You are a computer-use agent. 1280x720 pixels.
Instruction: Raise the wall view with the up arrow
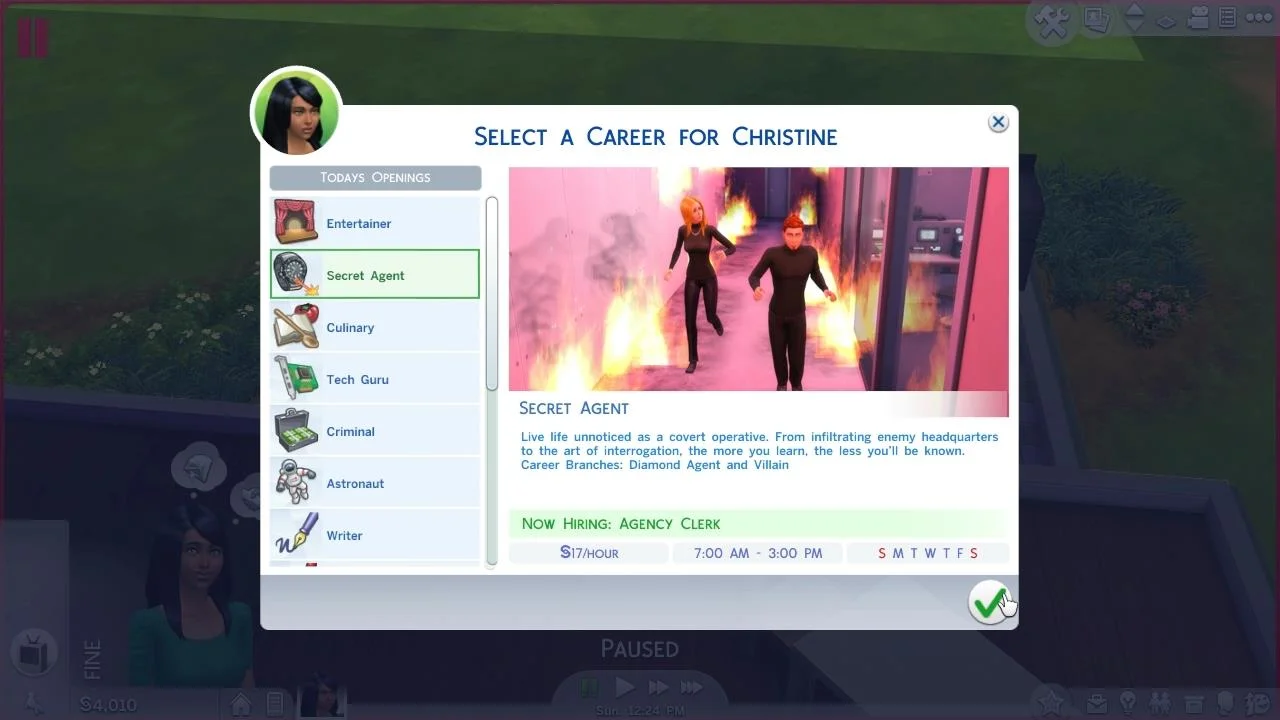(x=1134, y=10)
